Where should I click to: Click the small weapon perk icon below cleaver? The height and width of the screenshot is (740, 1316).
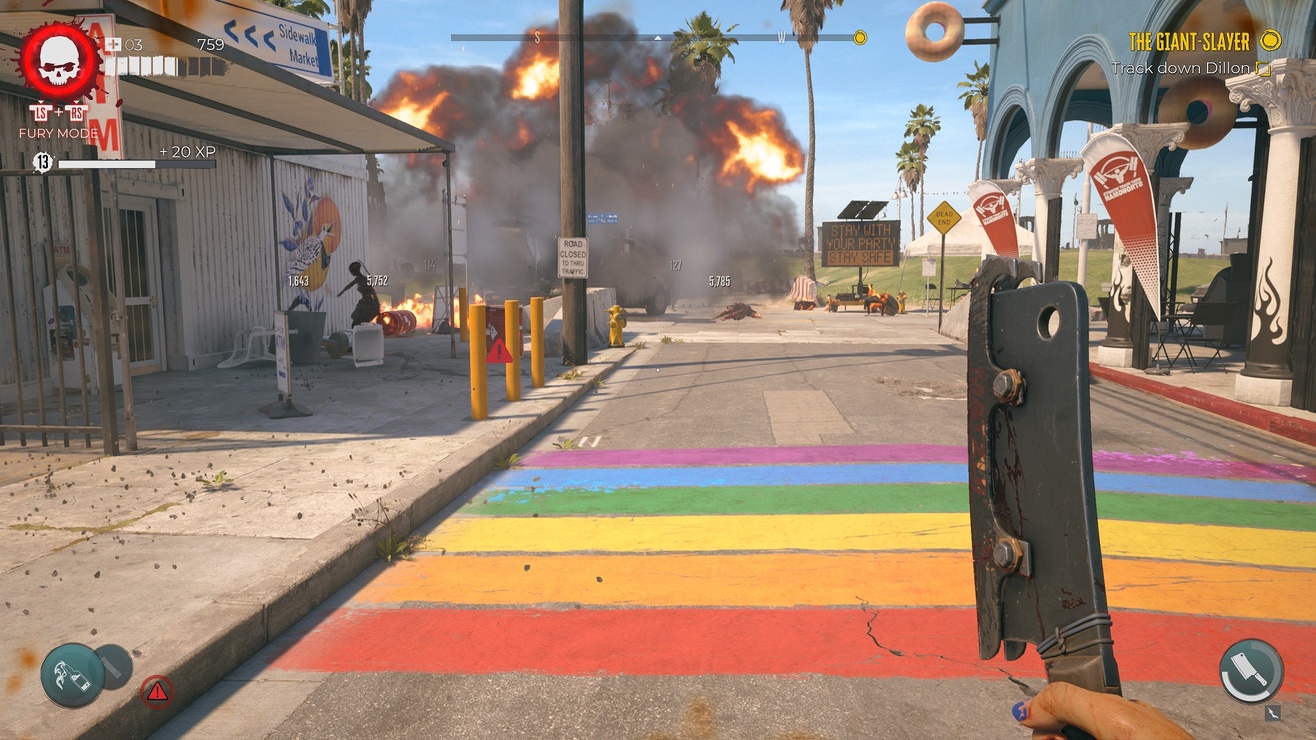(x=1272, y=713)
